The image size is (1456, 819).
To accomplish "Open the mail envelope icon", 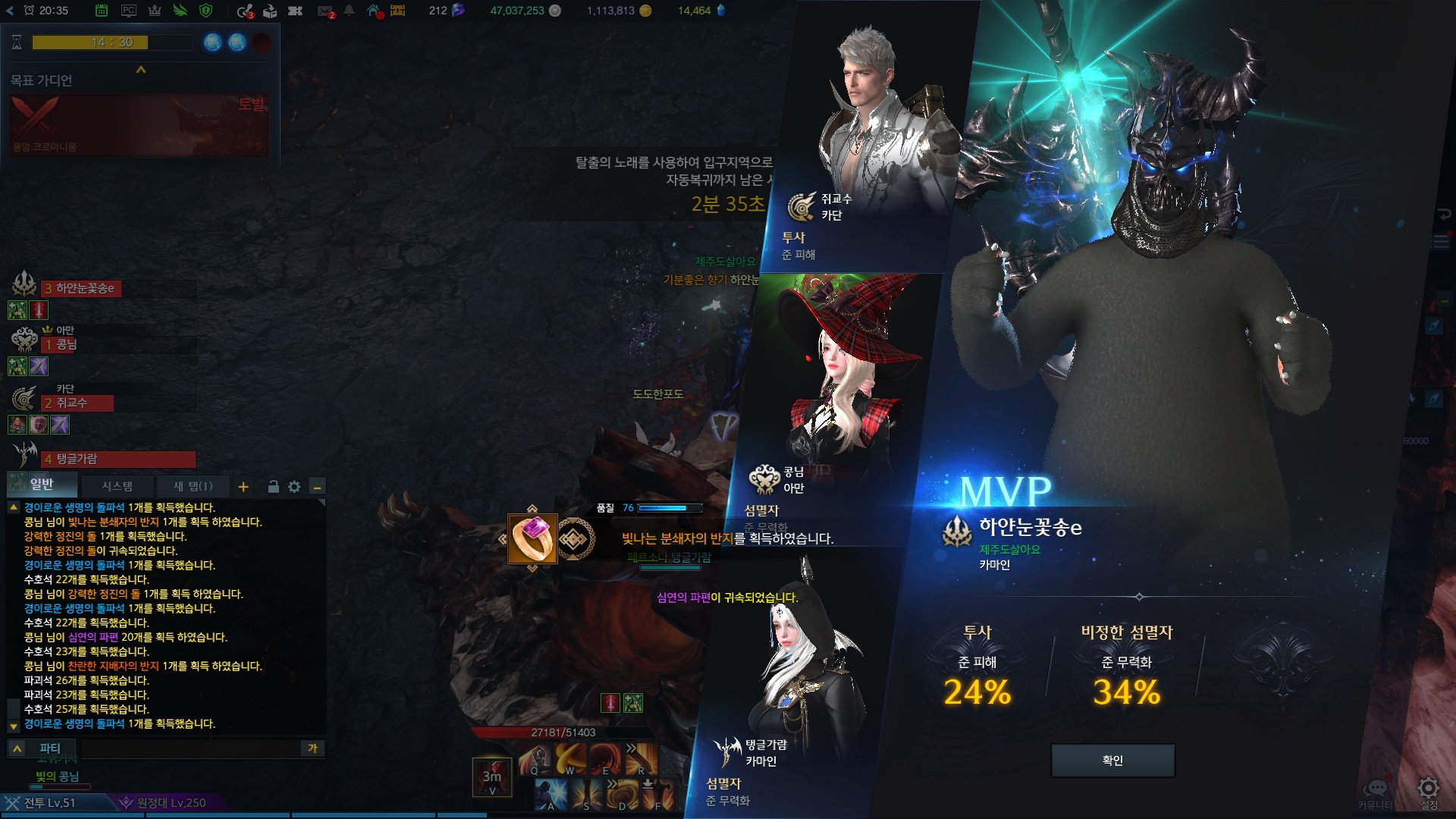I will coord(325,11).
